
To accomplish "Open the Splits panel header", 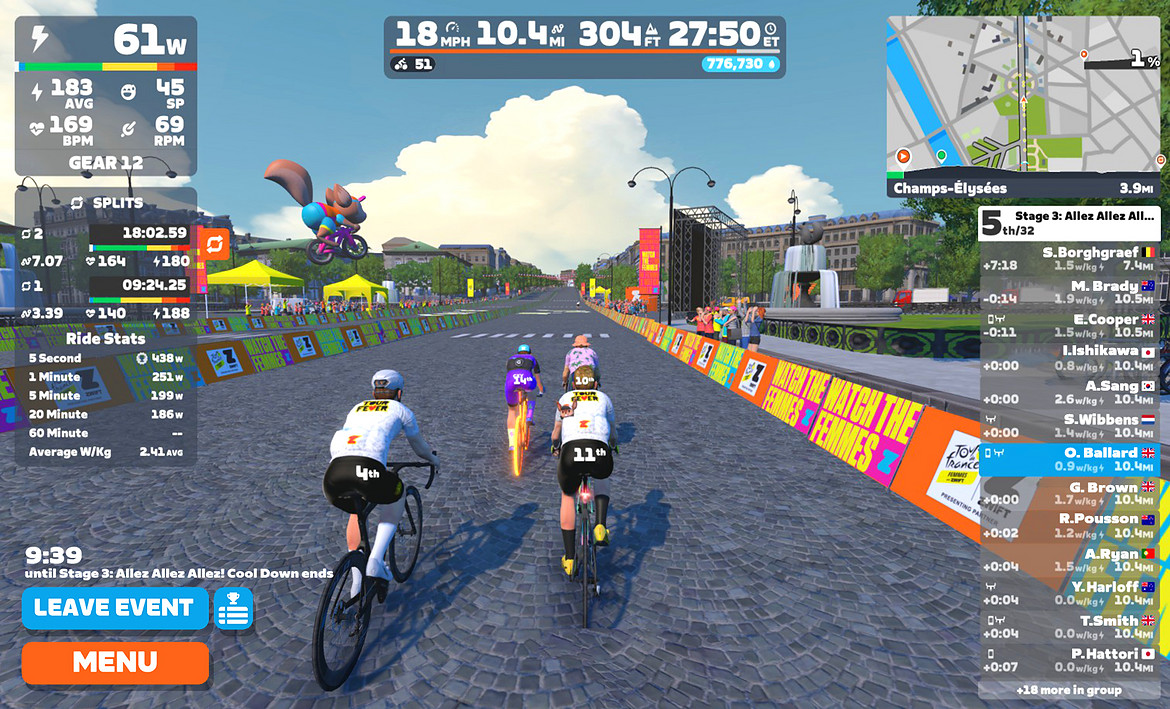I will (x=106, y=203).
